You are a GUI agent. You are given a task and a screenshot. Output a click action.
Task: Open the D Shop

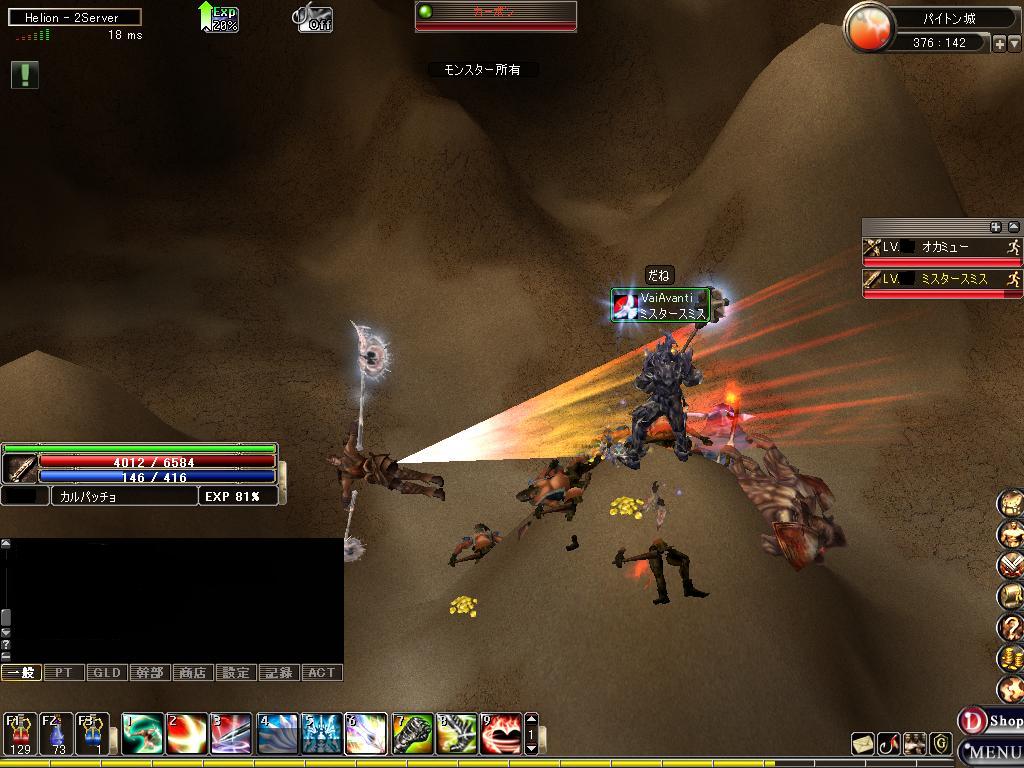click(x=991, y=721)
